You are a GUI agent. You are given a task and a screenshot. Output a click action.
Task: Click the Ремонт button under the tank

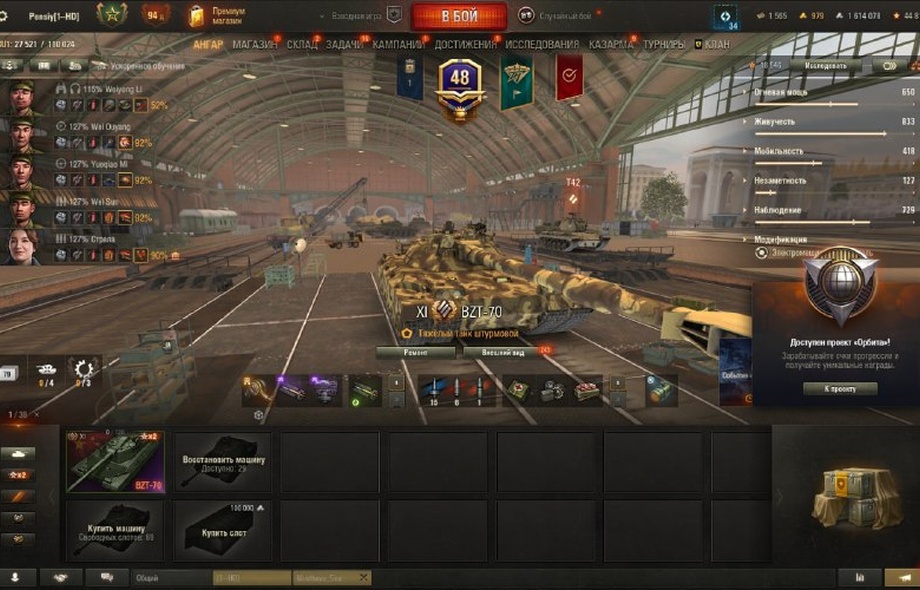[416, 352]
